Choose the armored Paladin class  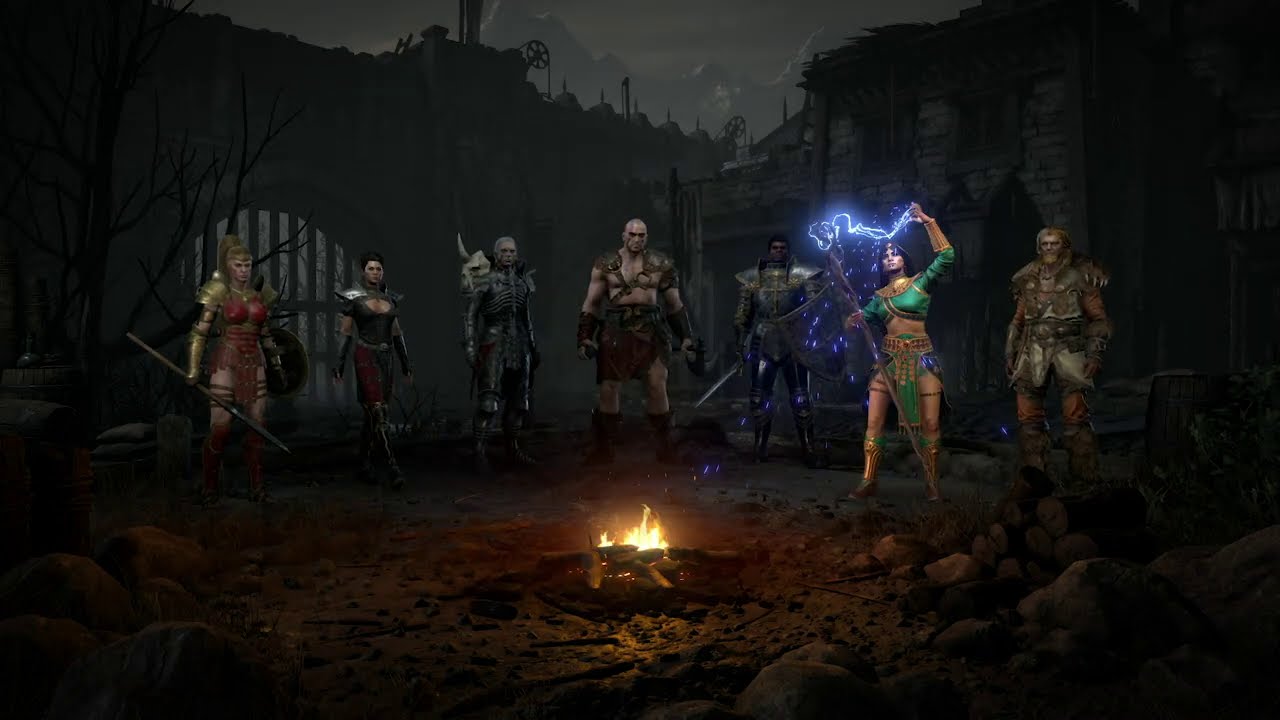pyautogui.click(x=776, y=345)
